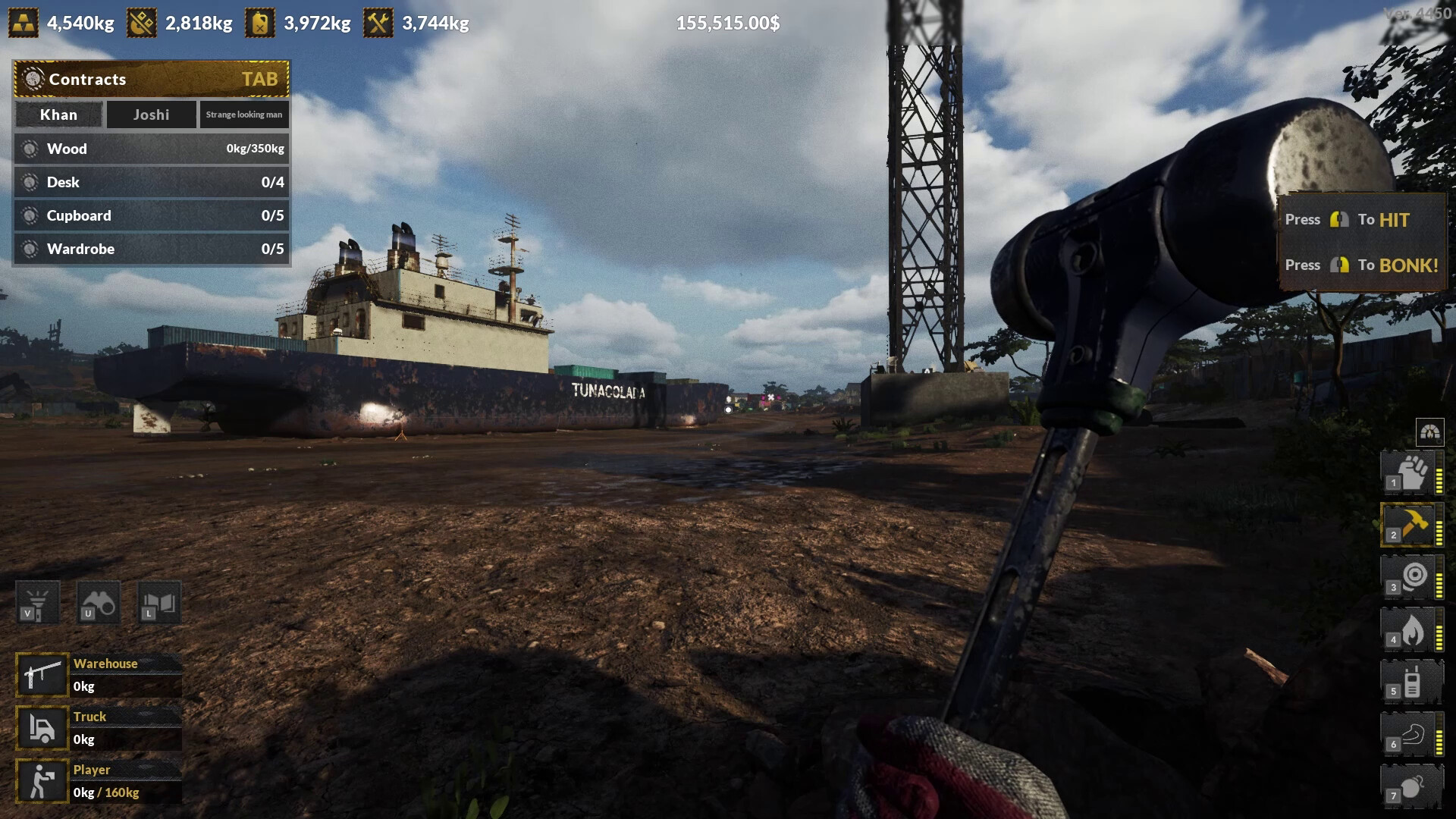This screenshot has height=819, width=1456.
Task: Select the Khan contracts tab
Action: tap(58, 115)
